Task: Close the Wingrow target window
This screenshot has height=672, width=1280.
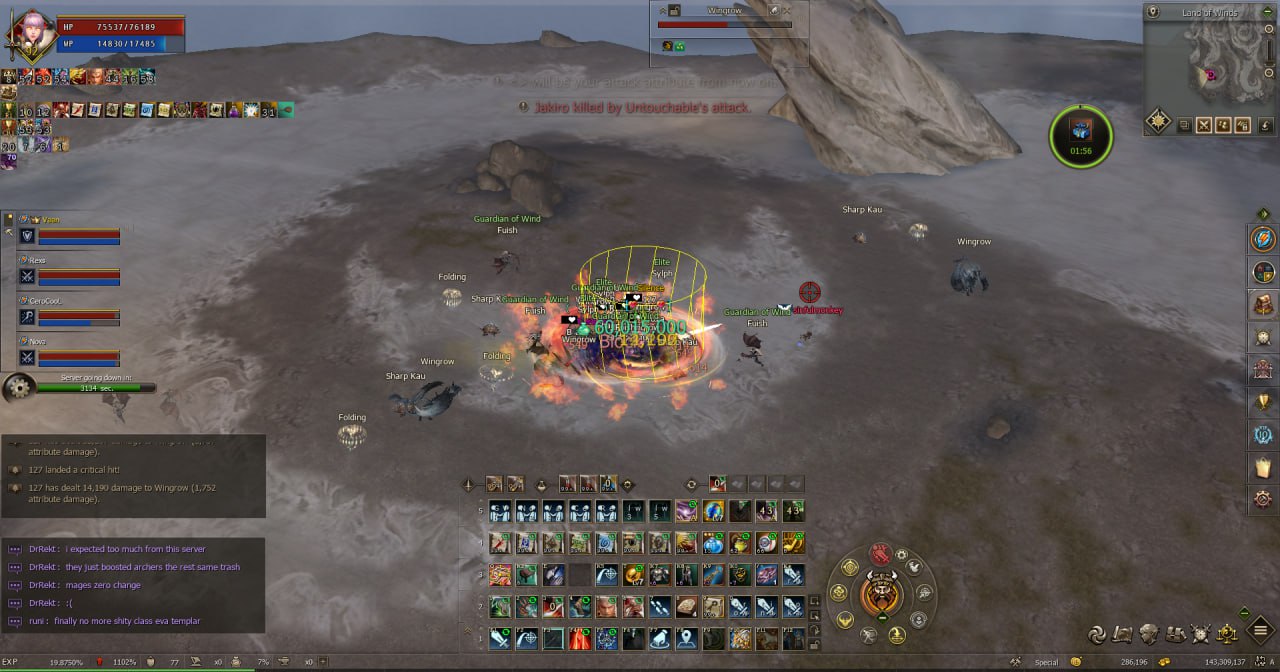Action: (x=789, y=10)
